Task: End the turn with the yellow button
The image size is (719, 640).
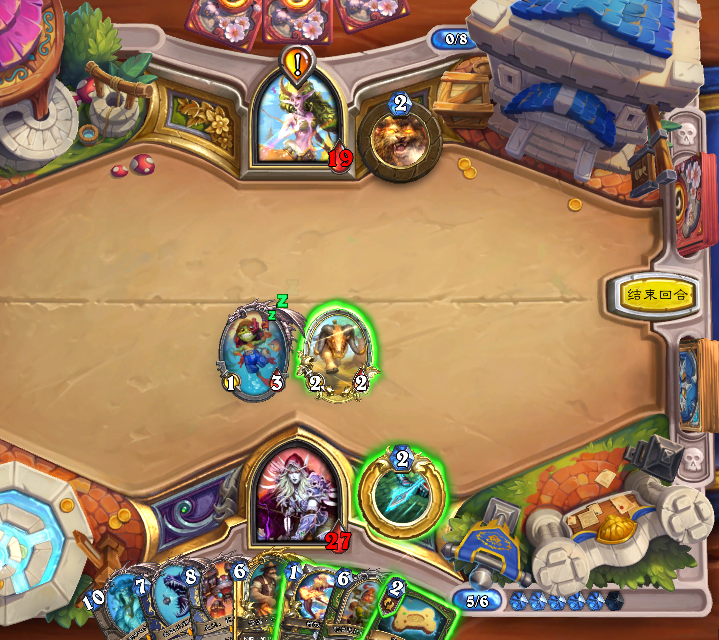Action: point(656,295)
